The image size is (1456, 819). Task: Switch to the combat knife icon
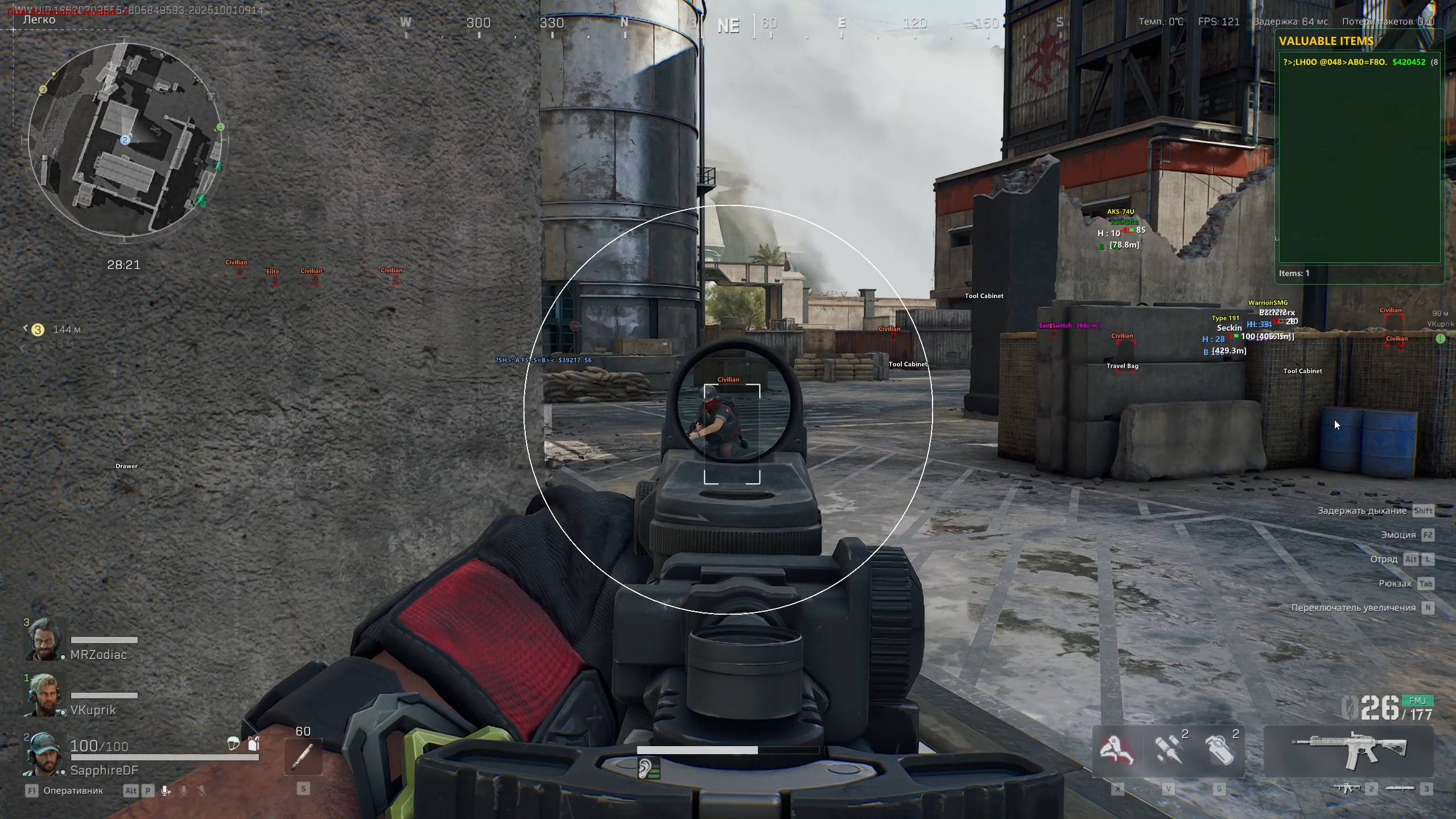point(1400,788)
